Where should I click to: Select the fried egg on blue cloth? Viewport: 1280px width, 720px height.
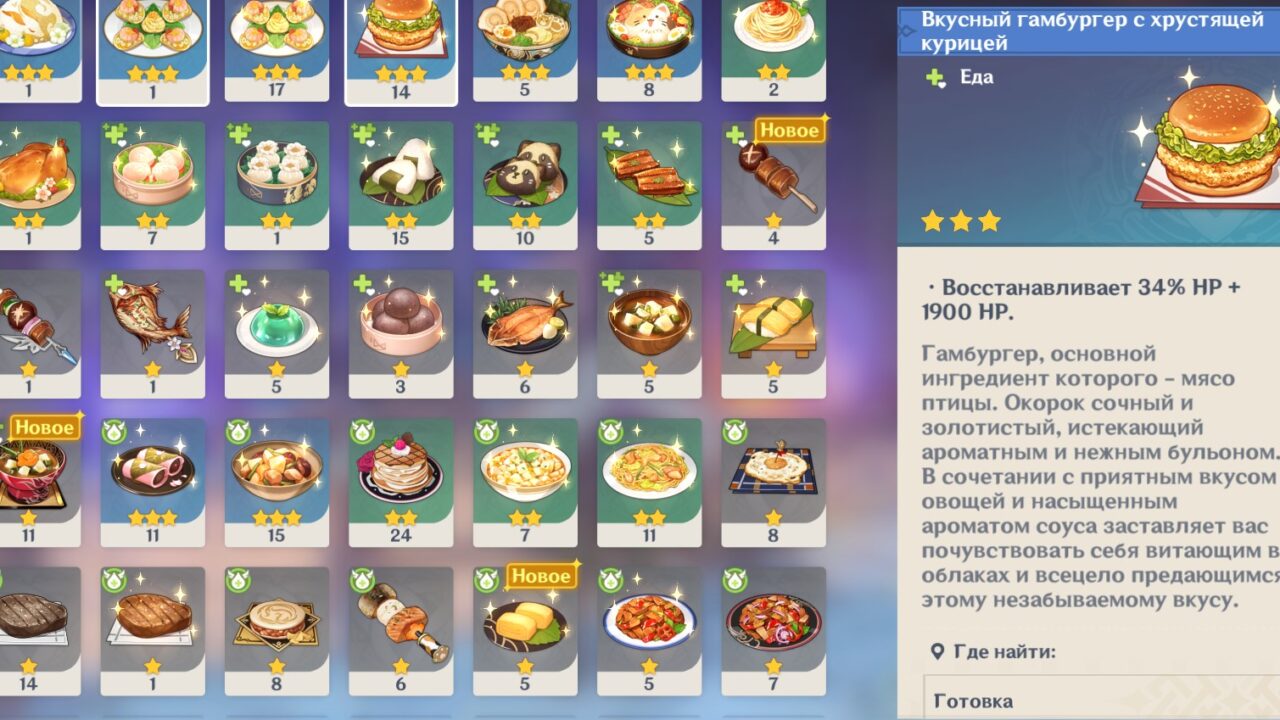pos(773,474)
